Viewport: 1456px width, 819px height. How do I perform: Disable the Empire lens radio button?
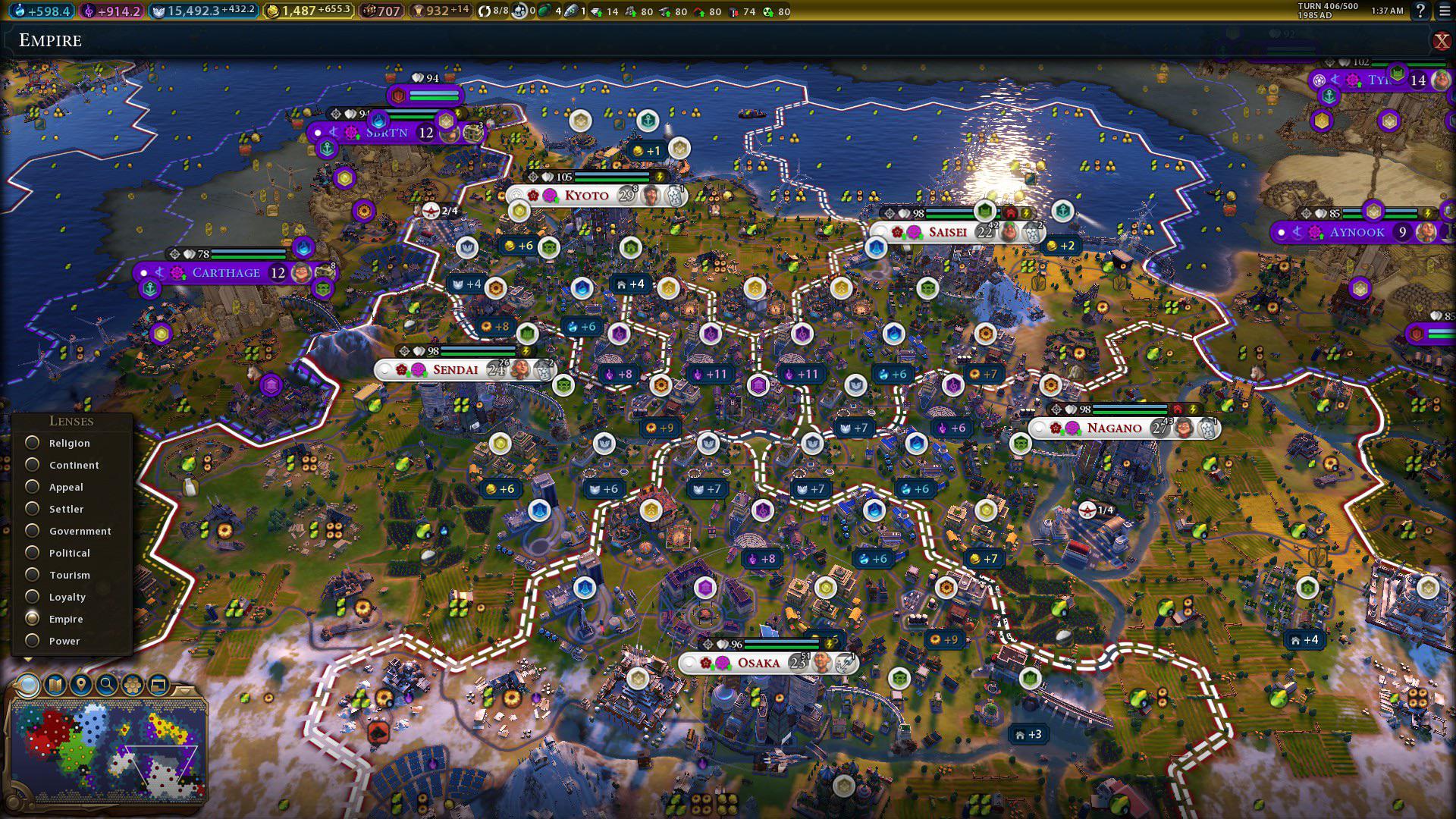33,619
